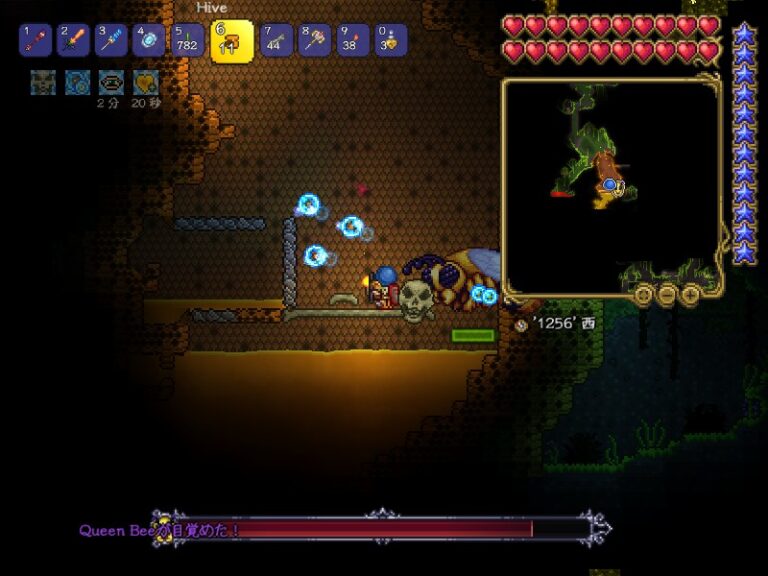The width and height of the screenshot is (768, 576).
Task: Cancel the golden heart buff icon
Action: pyautogui.click(x=146, y=83)
